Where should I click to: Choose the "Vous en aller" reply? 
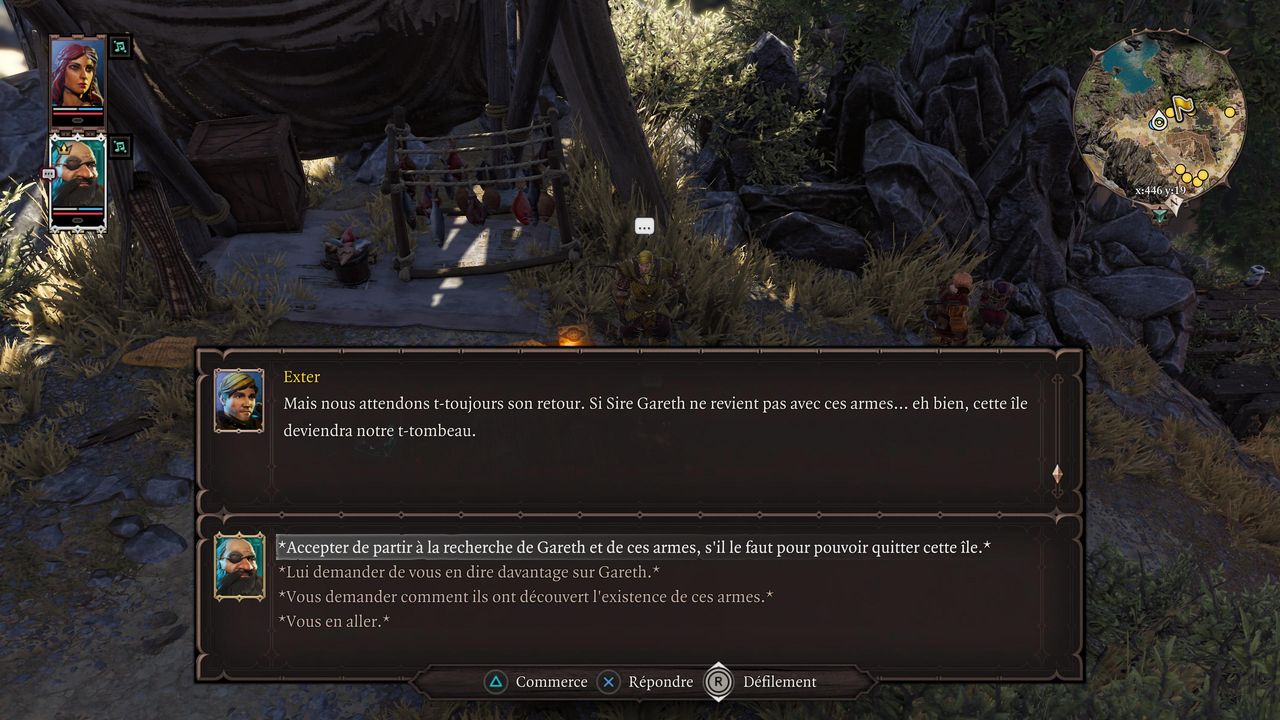coord(333,621)
